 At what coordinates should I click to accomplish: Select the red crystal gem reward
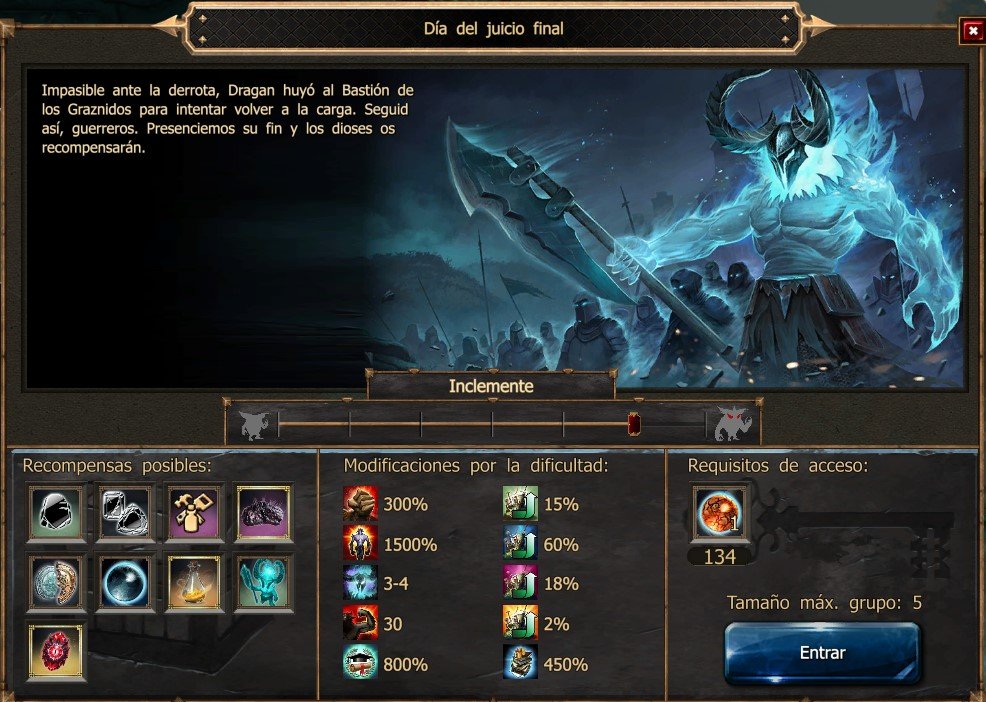[x=56, y=650]
